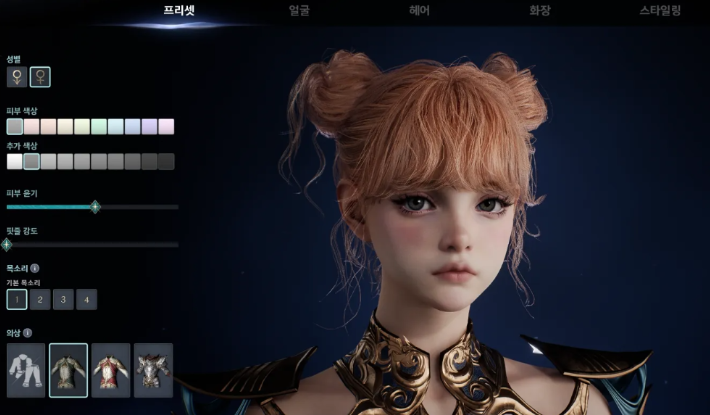The image size is (710, 415).
Task: Select the red armor outfit thumbnail
Action: click(x=111, y=370)
